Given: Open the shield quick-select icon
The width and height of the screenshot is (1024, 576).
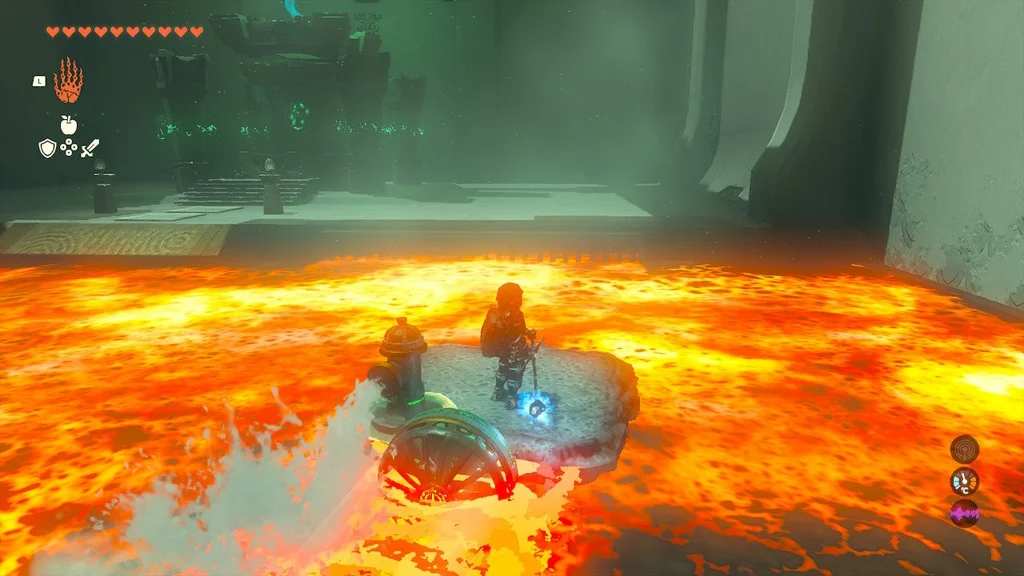Looking at the screenshot, I should [46, 148].
